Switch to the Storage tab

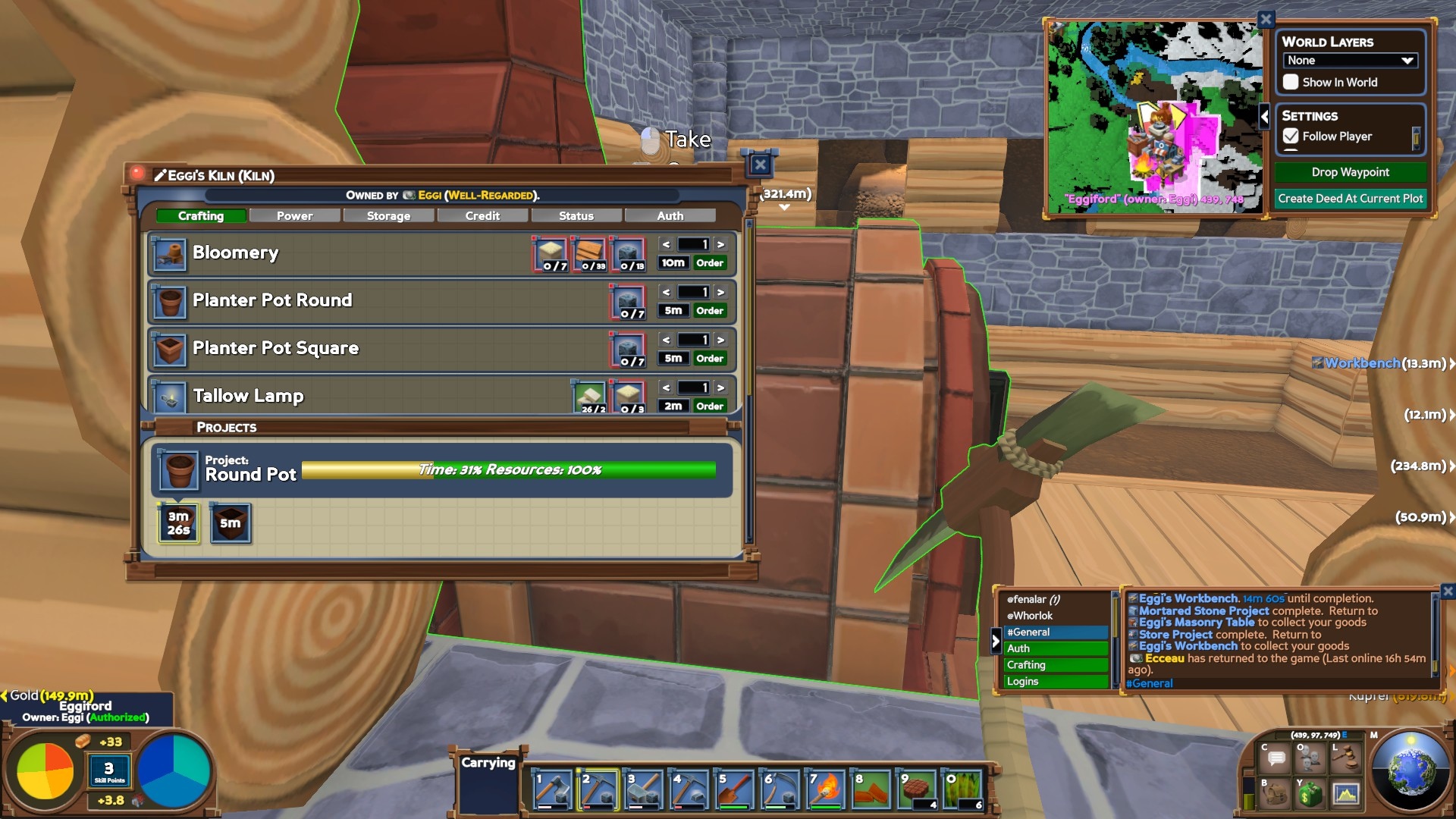pyautogui.click(x=388, y=215)
